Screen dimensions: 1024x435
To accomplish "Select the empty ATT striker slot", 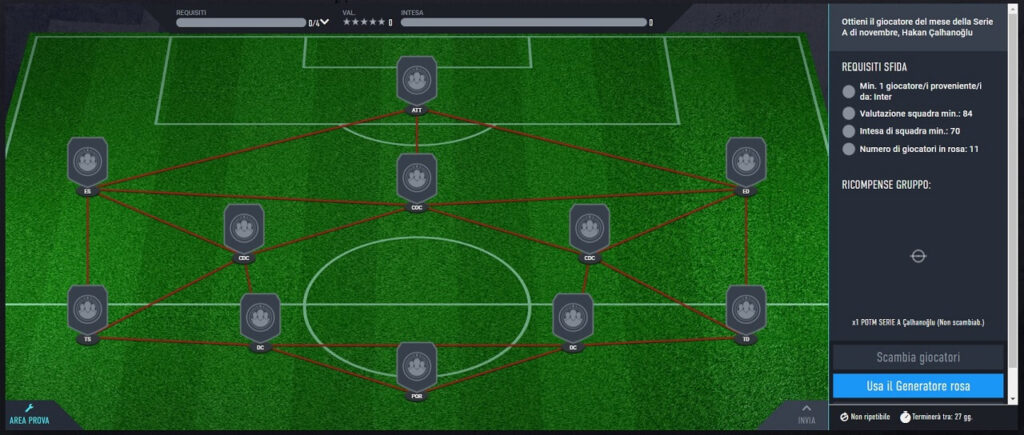I will pyautogui.click(x=416, y=81).
